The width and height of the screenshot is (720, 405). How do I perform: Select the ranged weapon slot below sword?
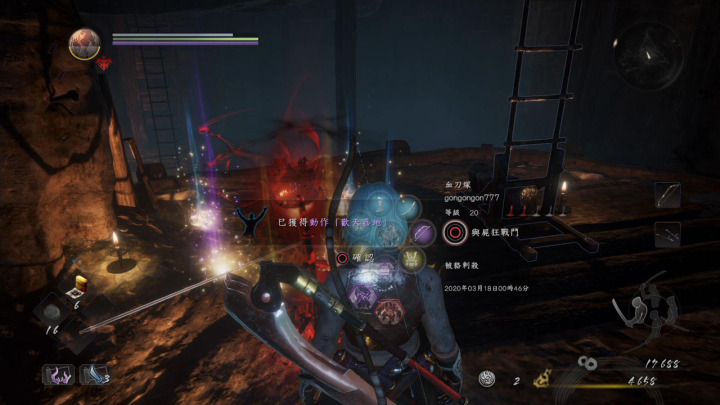coord(667,234)
